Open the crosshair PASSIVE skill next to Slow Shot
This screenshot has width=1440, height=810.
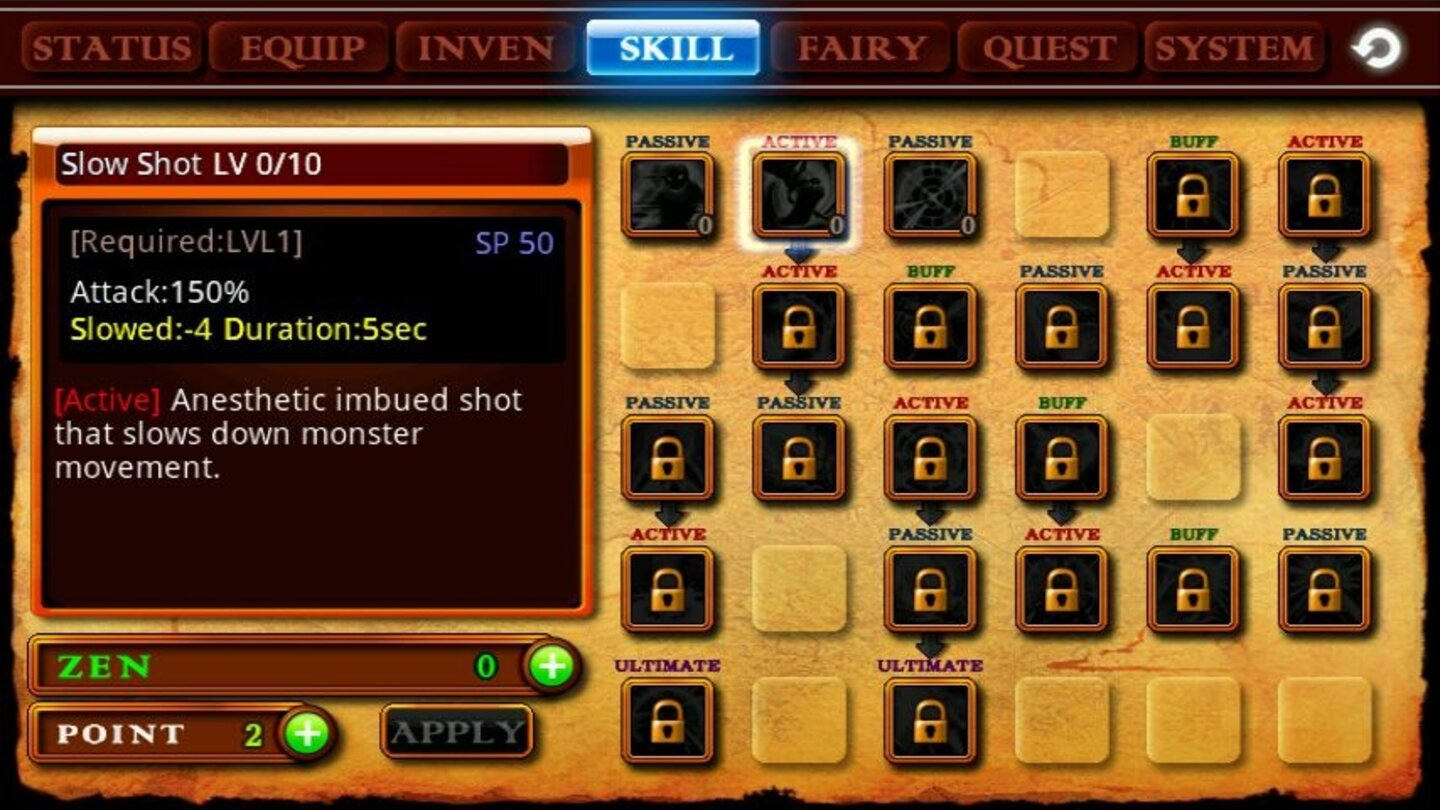(x=931, y=193)
